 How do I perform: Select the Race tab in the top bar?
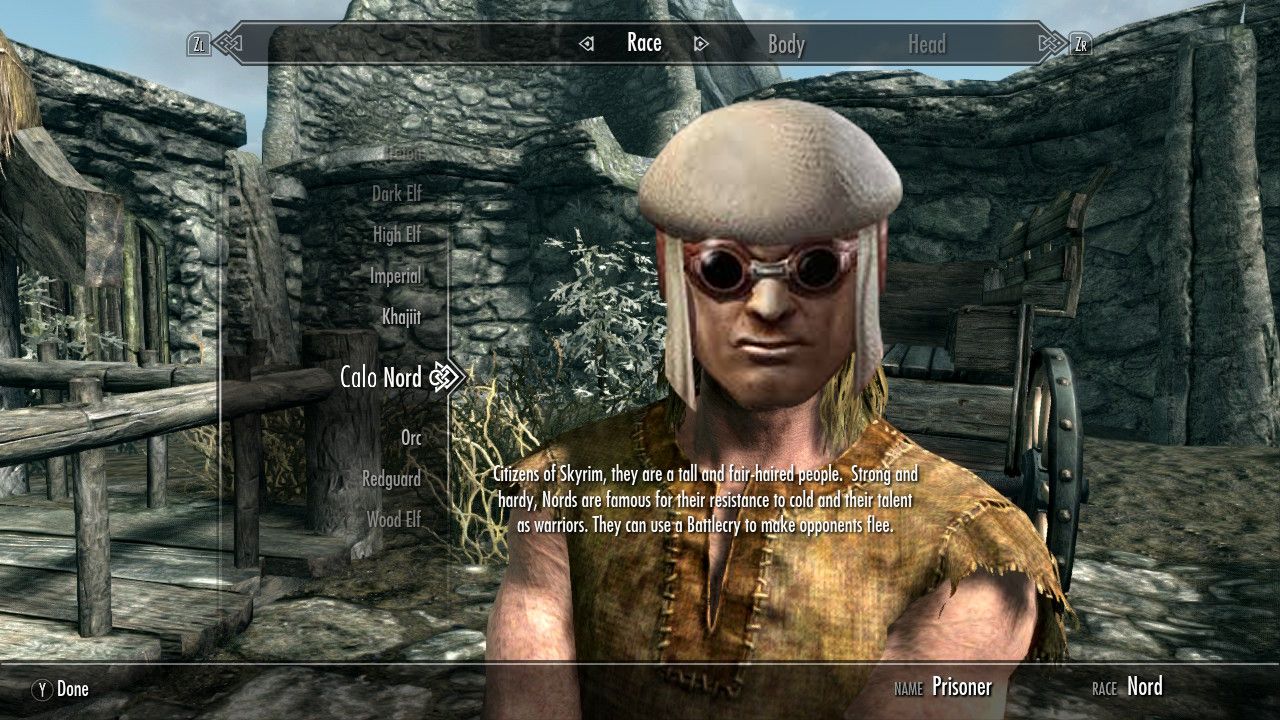click(644, 43)
